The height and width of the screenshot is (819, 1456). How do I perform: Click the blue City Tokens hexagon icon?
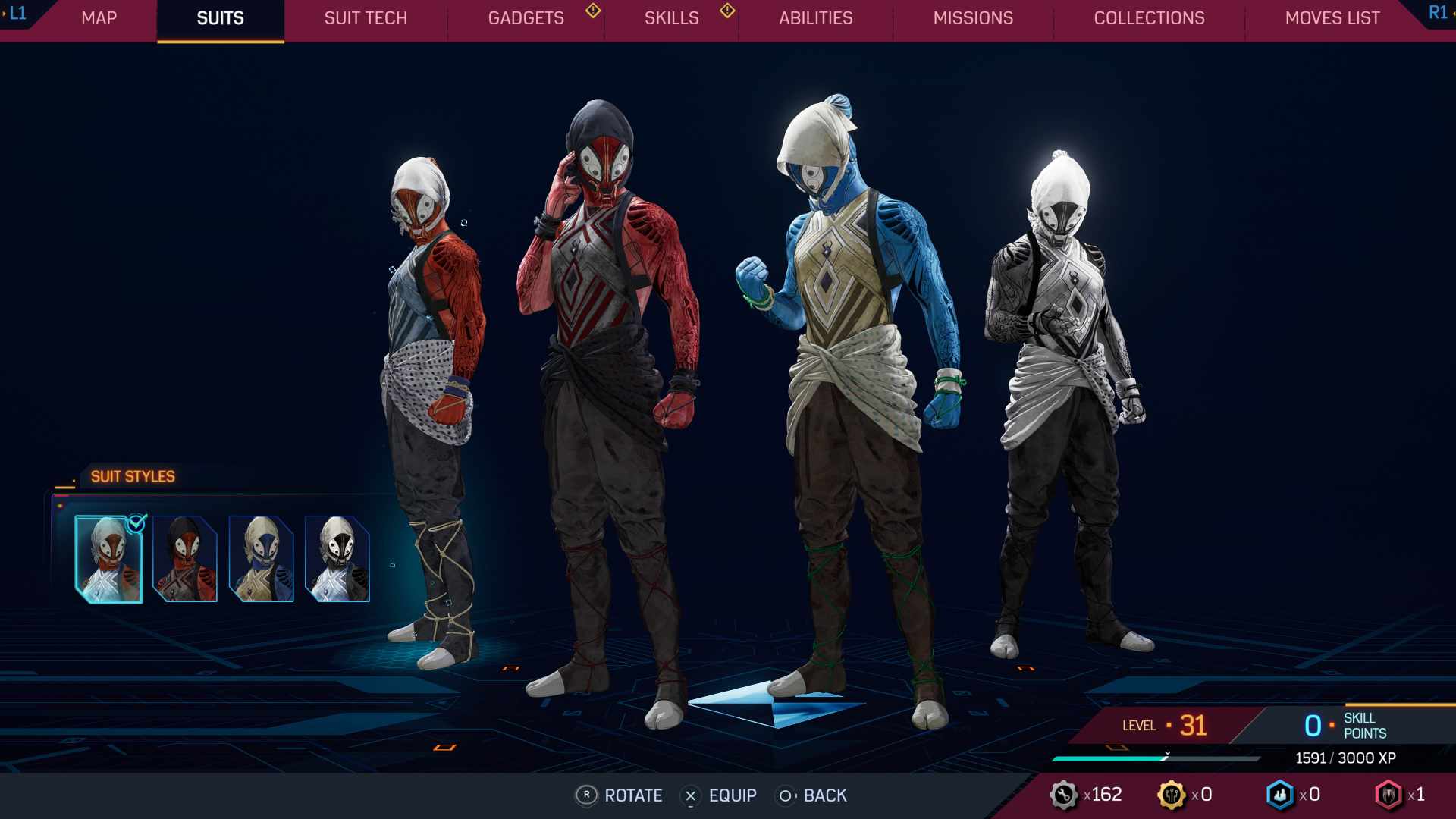click(1282, 795)
